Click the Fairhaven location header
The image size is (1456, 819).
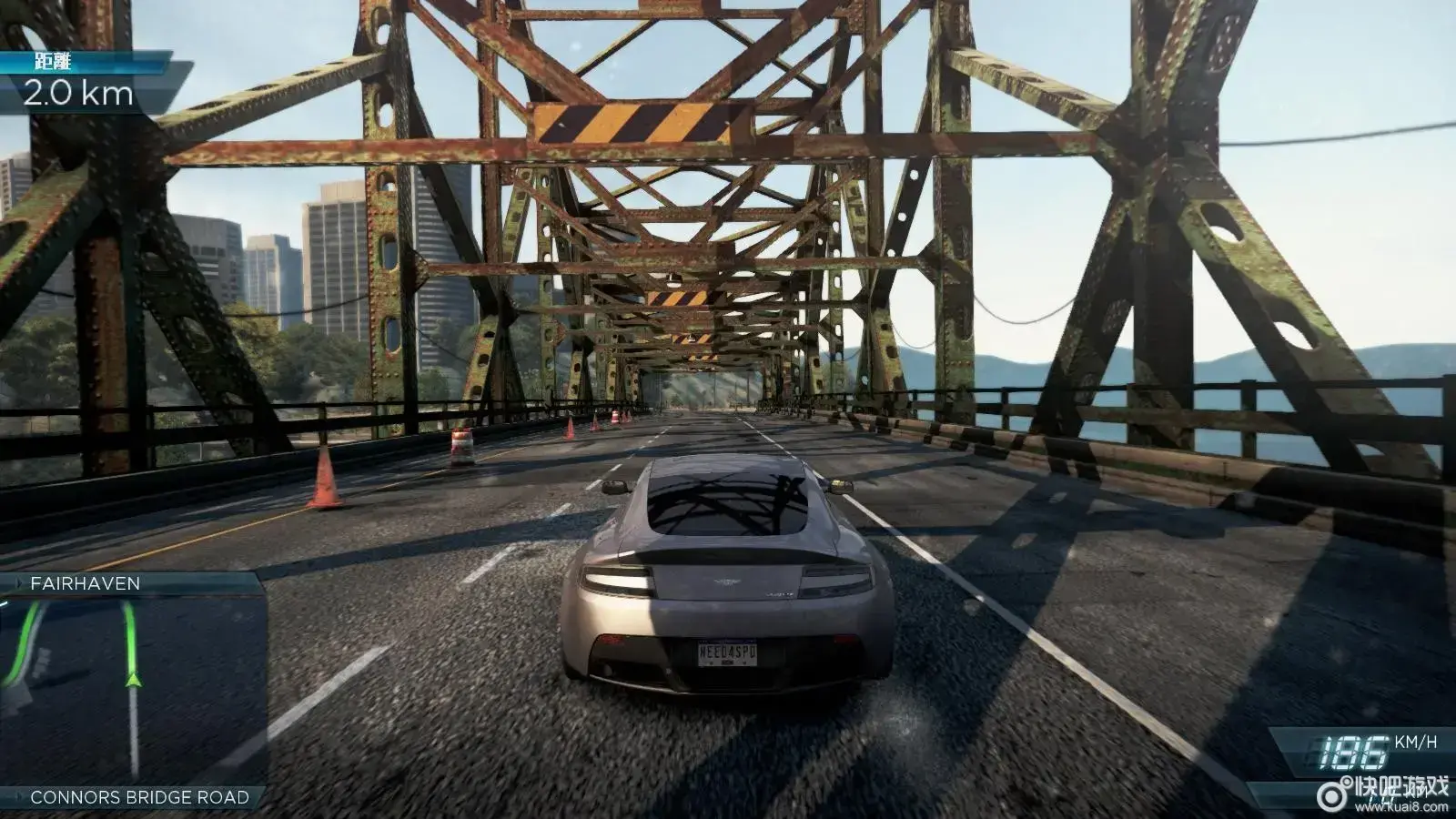pos(86,584)
